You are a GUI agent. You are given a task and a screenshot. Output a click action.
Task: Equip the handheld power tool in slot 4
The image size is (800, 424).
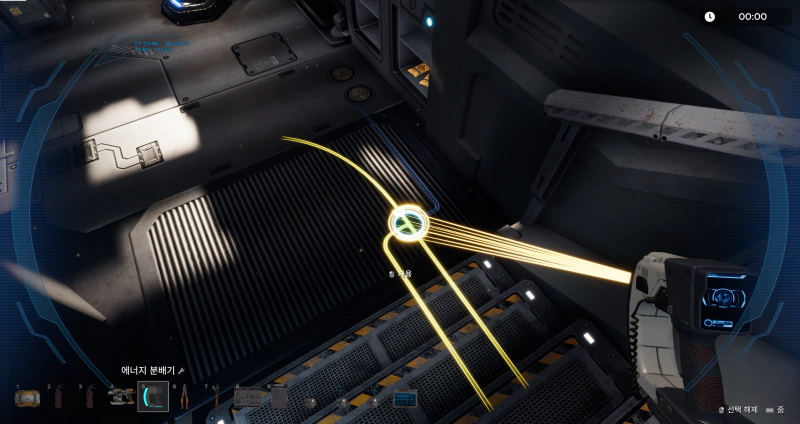coord(121,398)
